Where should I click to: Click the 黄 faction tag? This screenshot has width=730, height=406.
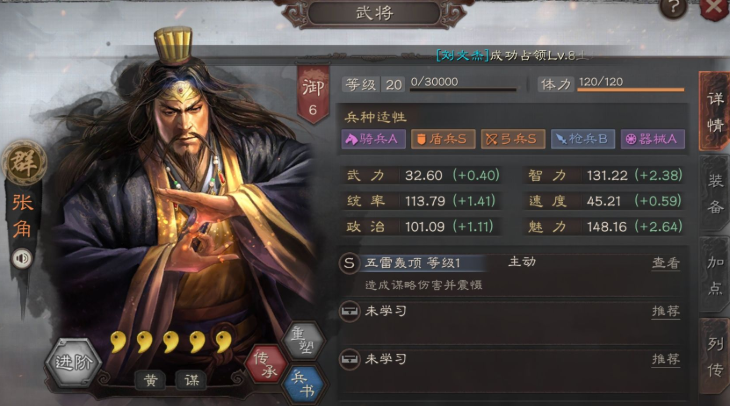(x=151, y=379)
